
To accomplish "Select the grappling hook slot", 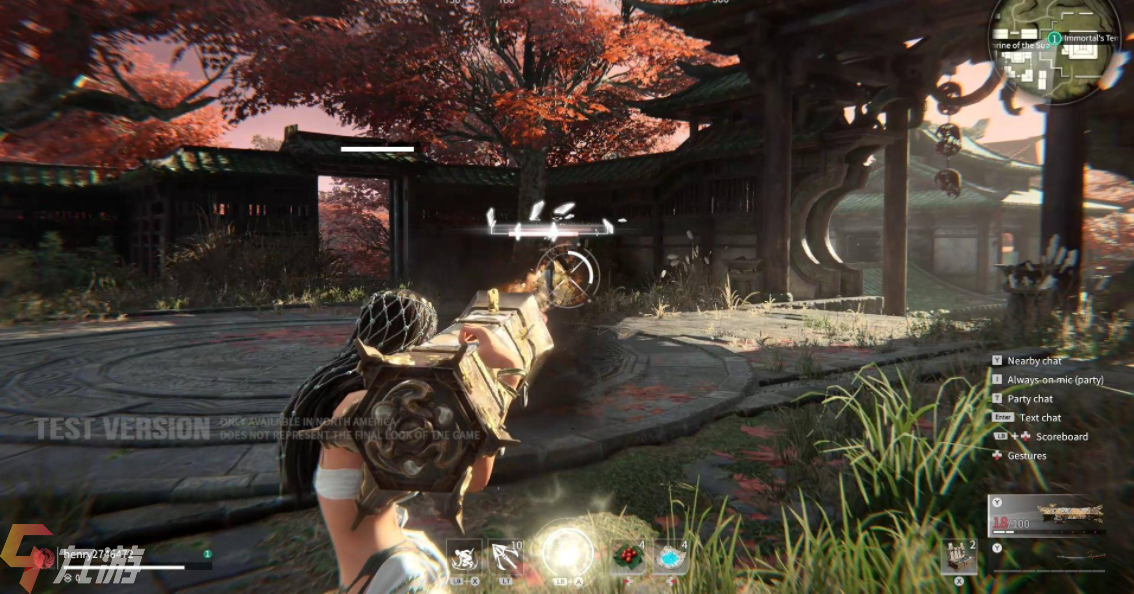I will pos(503,556).
